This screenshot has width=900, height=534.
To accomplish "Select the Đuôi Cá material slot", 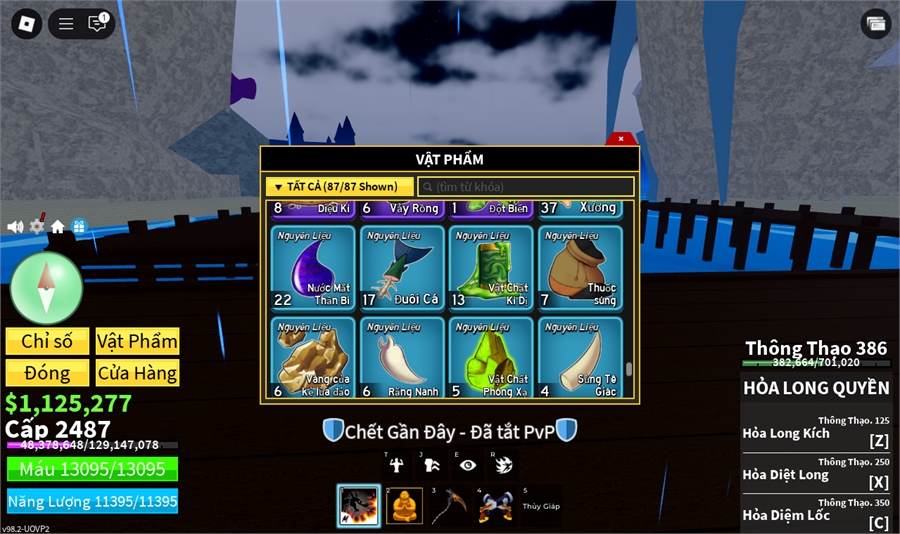I will [402, 269].
